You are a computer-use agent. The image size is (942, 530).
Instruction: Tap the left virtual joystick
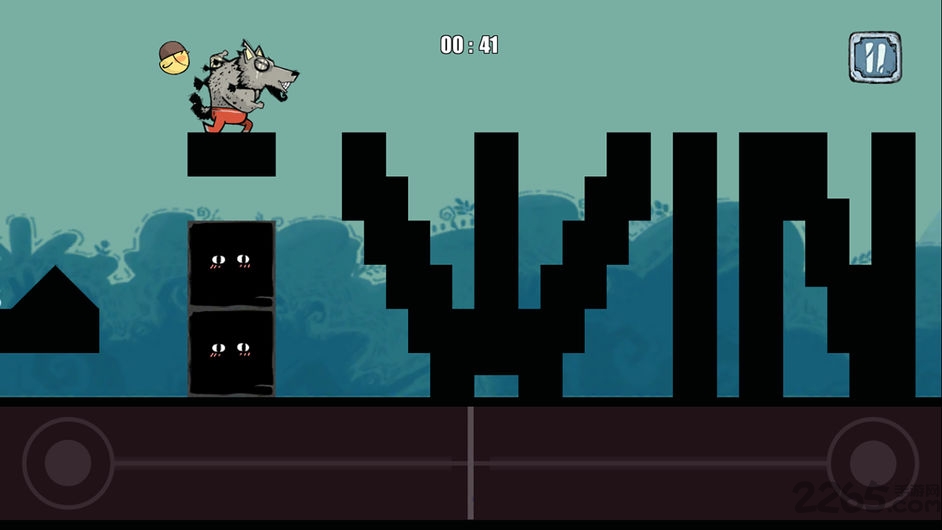(x=68, y=463)
